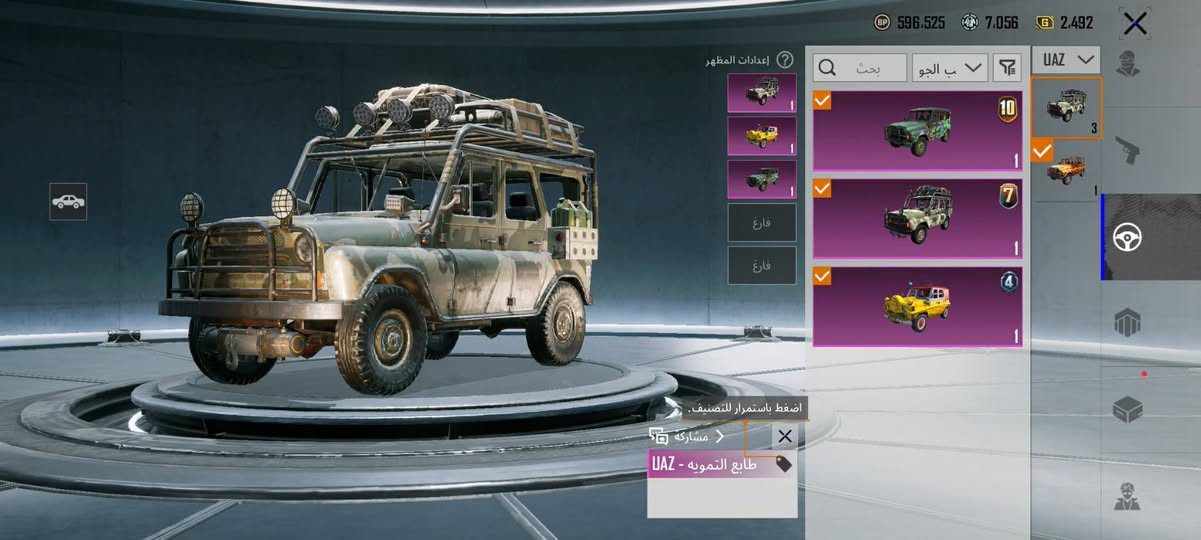This screenshot has width=1201, height=540.
Task: Close the skin info panel with small X
Action: click(x=785, y=436)
